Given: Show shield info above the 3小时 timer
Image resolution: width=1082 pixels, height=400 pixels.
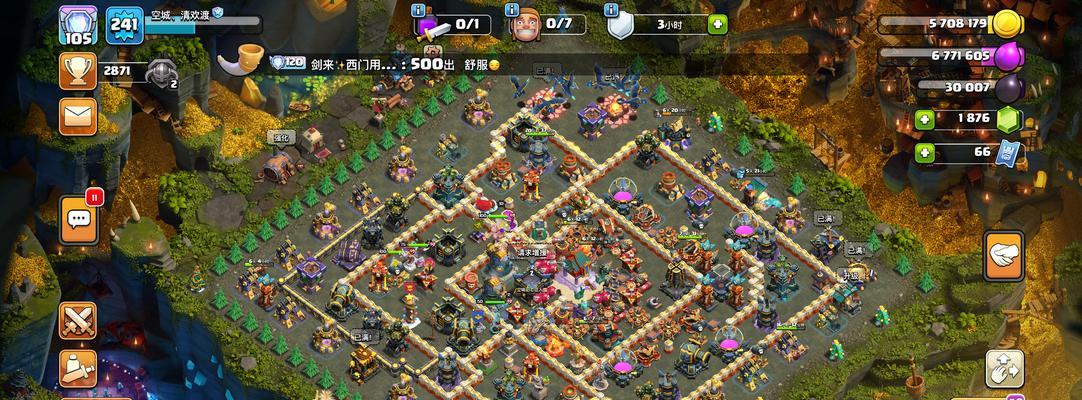Looking at the screenshot, I should pyautogui.click(x=611, y=10).
